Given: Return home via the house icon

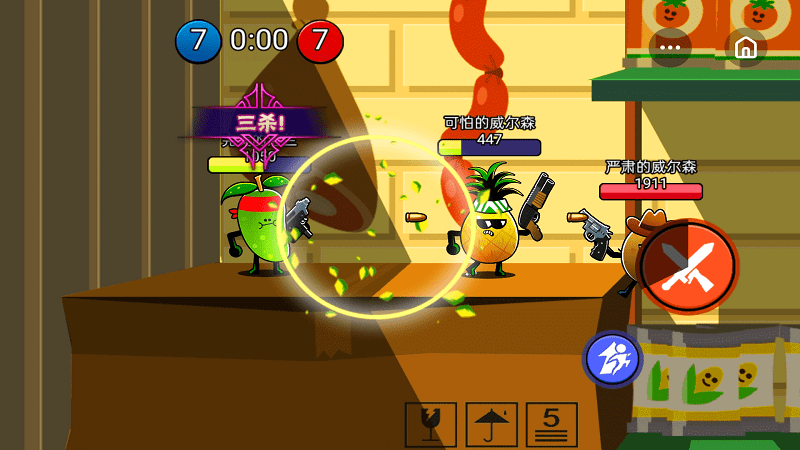Looking at the screenshot, I should tap(745, 47).
